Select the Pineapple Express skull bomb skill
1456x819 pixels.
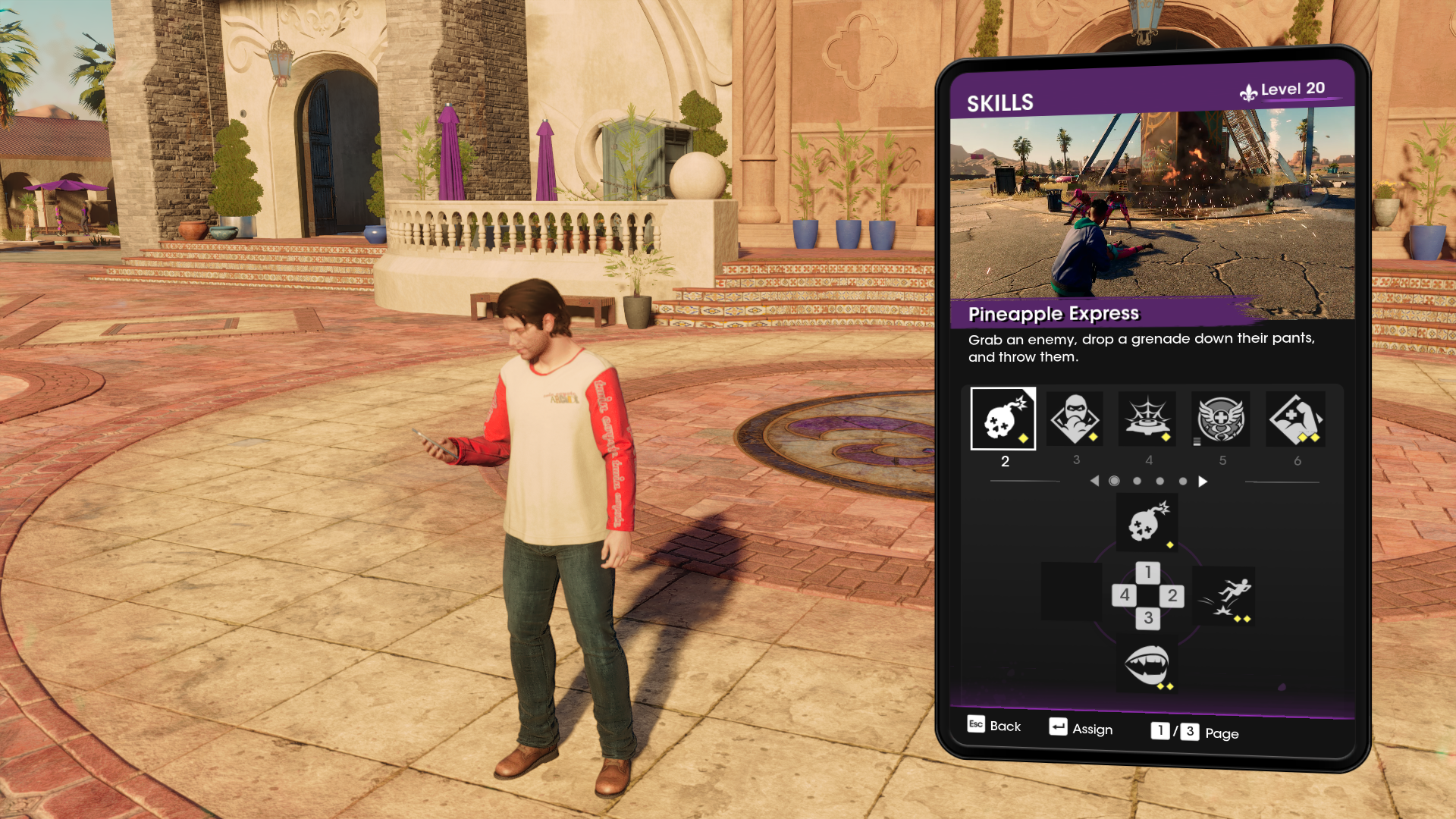[1003, 419]
